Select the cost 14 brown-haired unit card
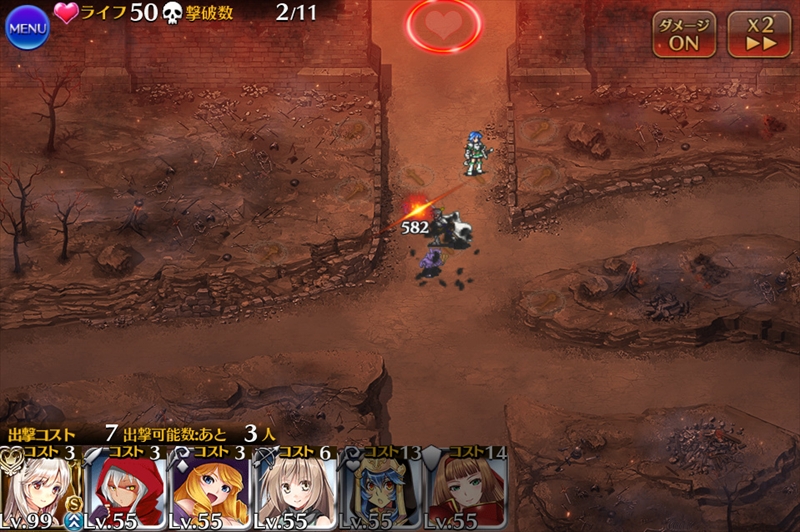Image resolution: width=800 pixels, height=532 pixels. click(465, 489)
